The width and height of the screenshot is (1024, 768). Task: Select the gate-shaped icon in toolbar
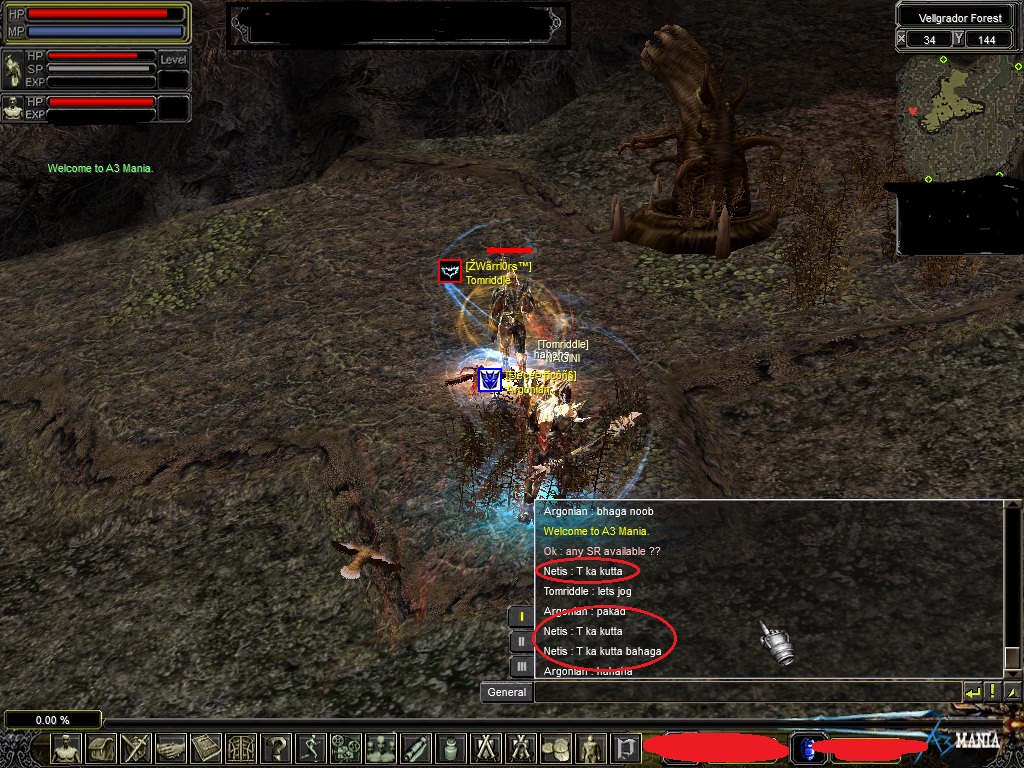point(241,747)
